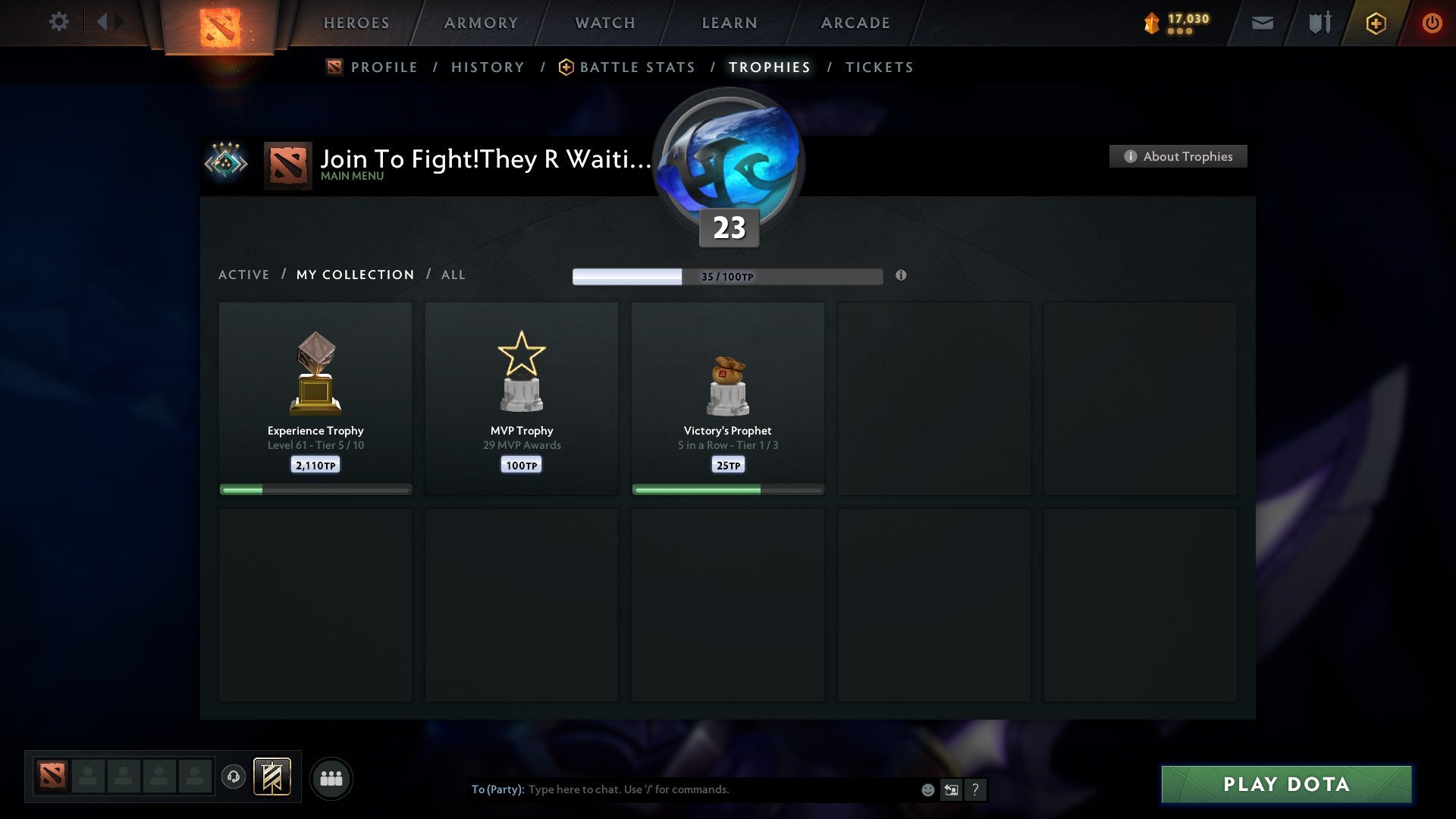
Task: Click the emoticon smiley in the chat bar
Action: click(x=927, y=789)
